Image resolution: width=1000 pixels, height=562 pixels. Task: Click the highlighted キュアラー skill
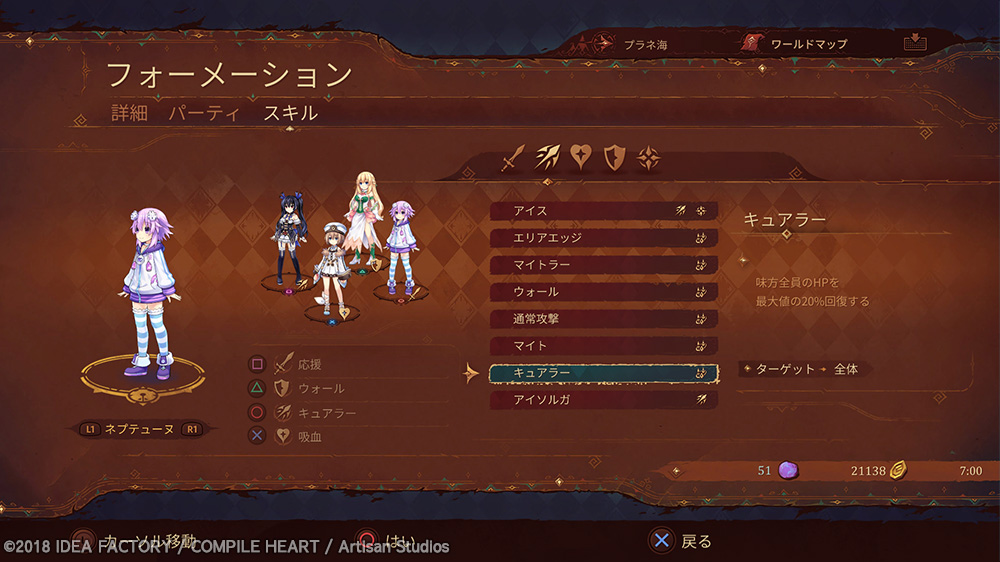point(603,373)
